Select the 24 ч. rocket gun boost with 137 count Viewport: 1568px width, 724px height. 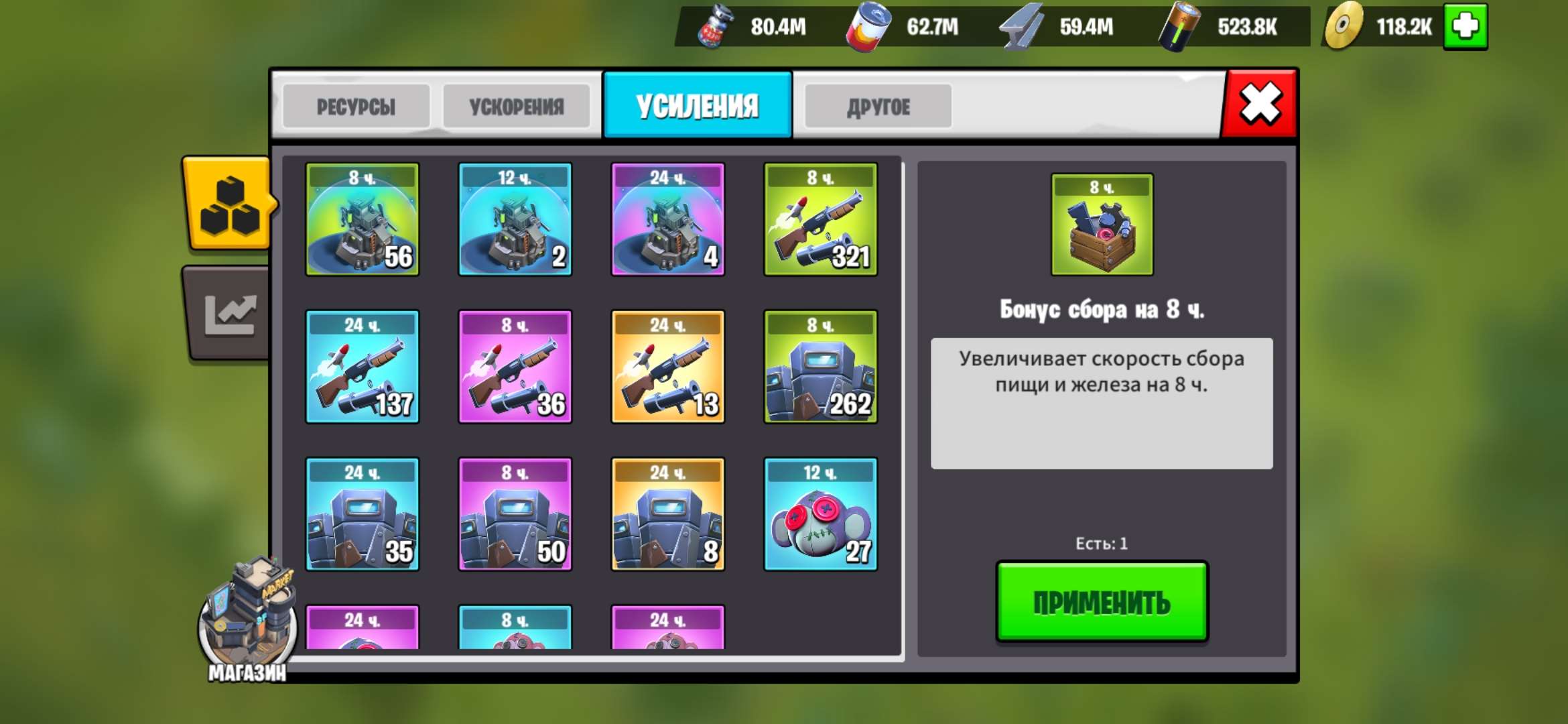364,367
